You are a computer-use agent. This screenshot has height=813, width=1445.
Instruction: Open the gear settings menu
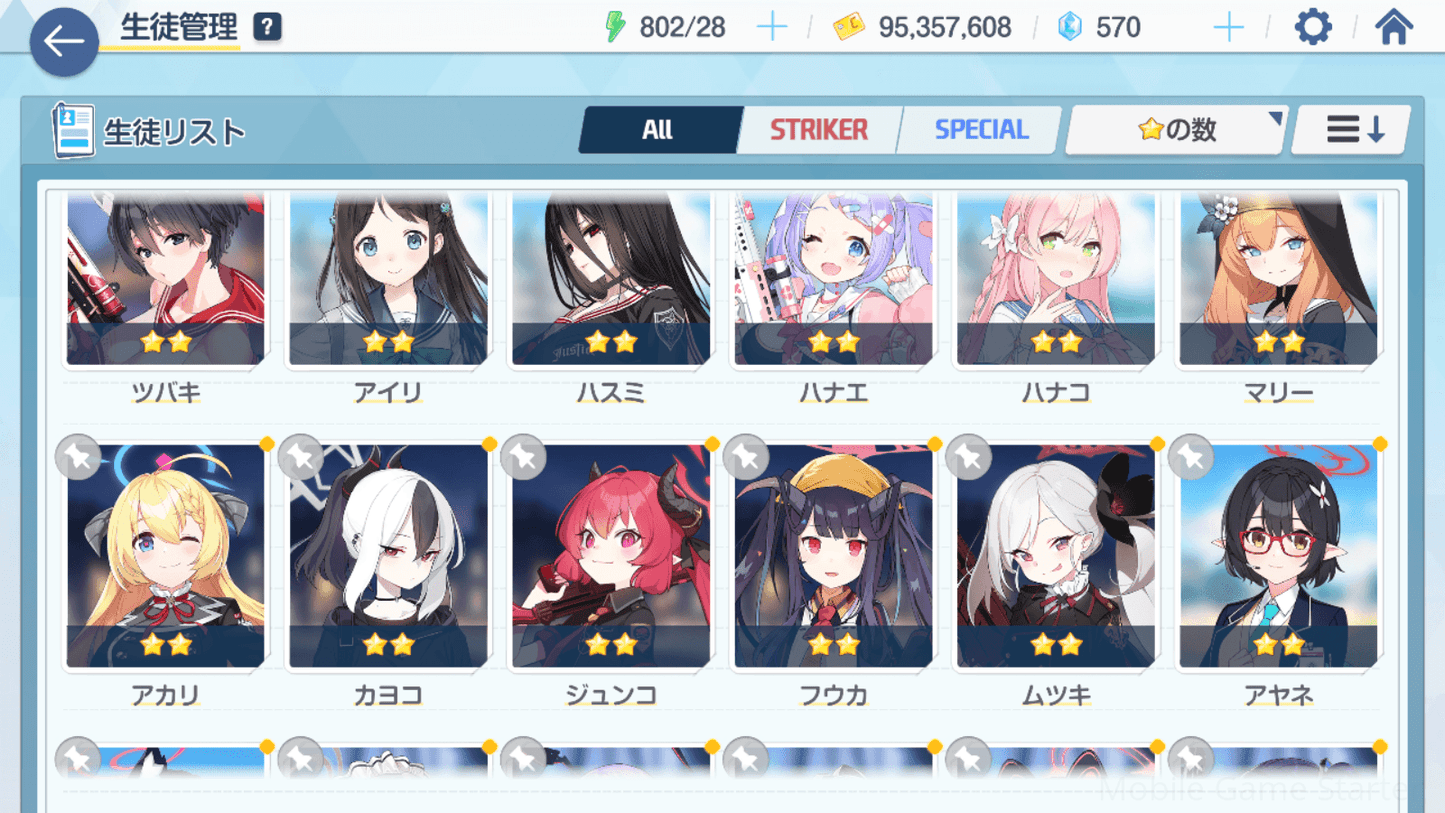(x=1313, y=27)
